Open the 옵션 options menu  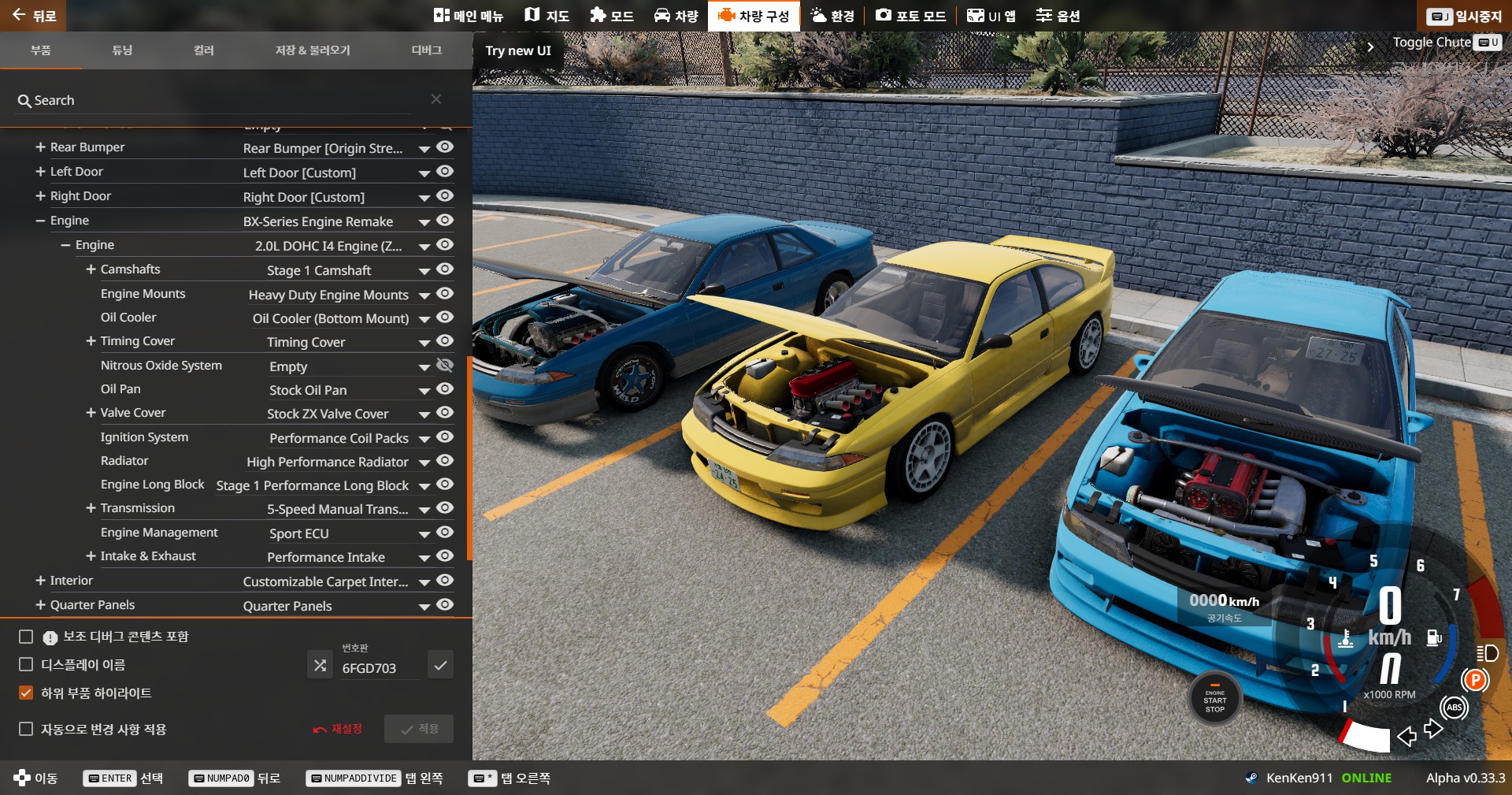pos(1058,16)
